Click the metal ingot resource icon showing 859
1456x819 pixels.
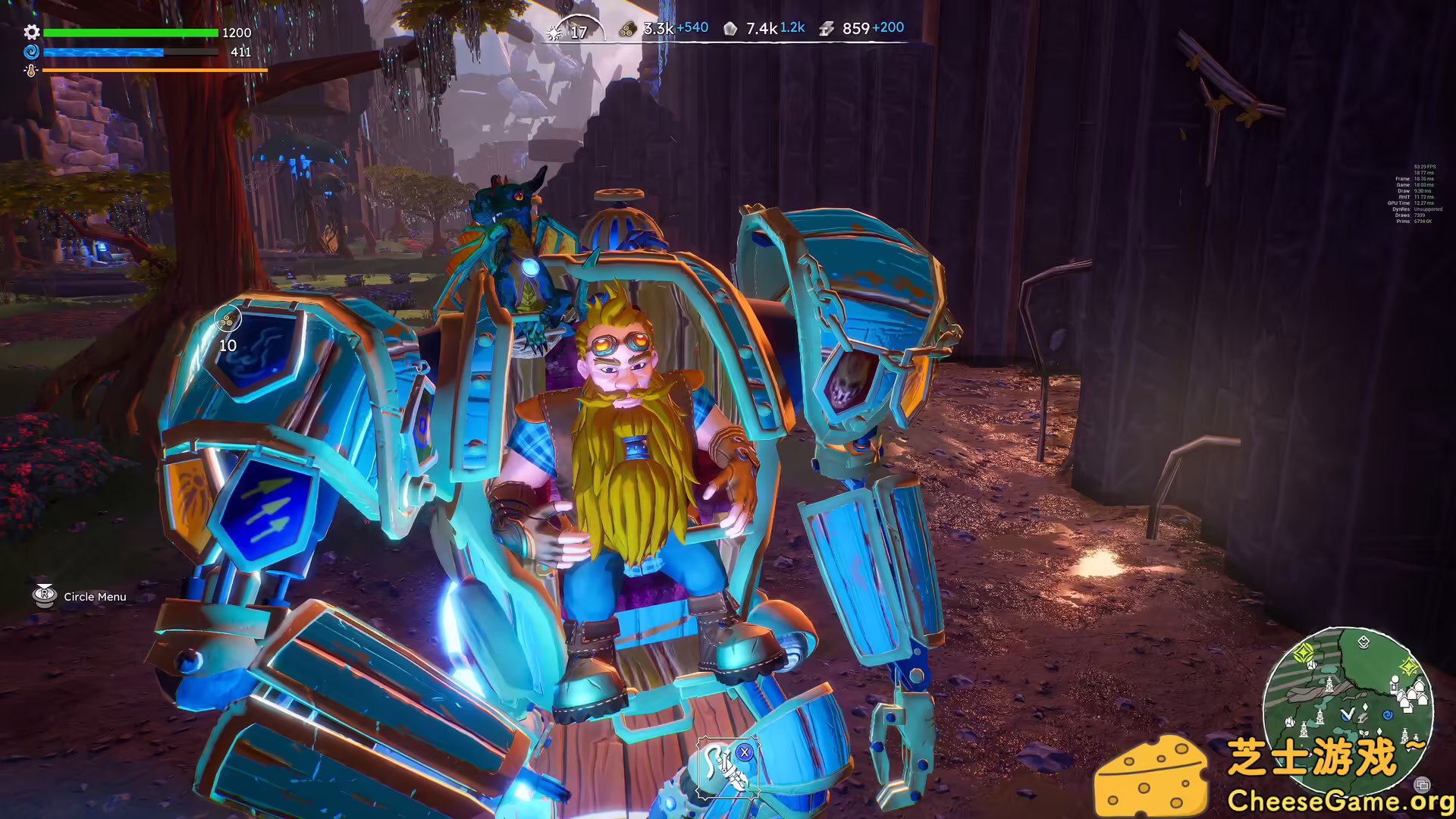coord(825,29)
